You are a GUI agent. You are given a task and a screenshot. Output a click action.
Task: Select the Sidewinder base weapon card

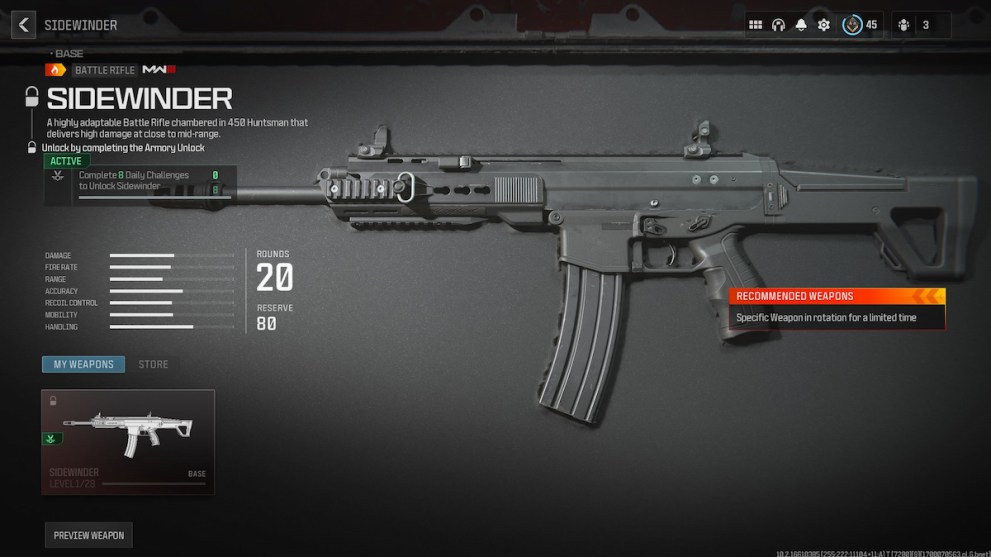[128, 441]
